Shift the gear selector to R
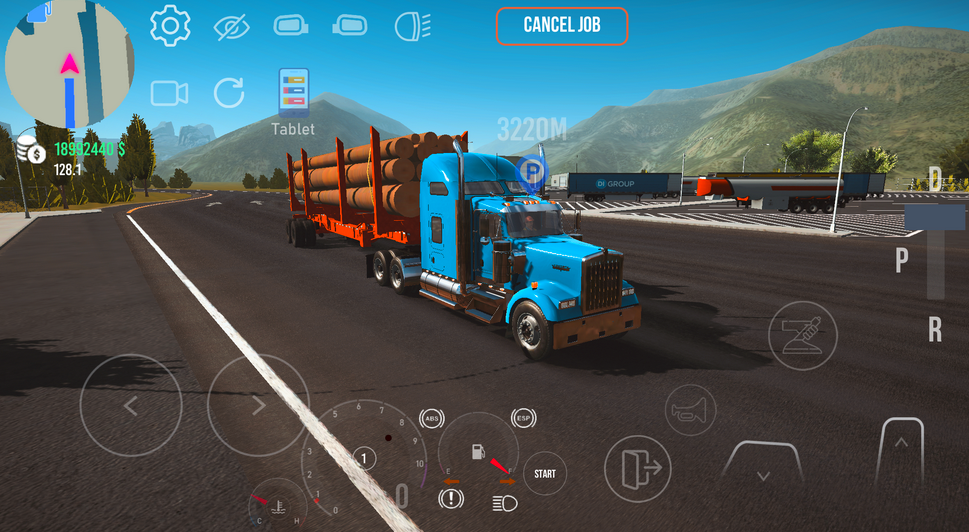969x532 pixels. (x=935, y=330)
